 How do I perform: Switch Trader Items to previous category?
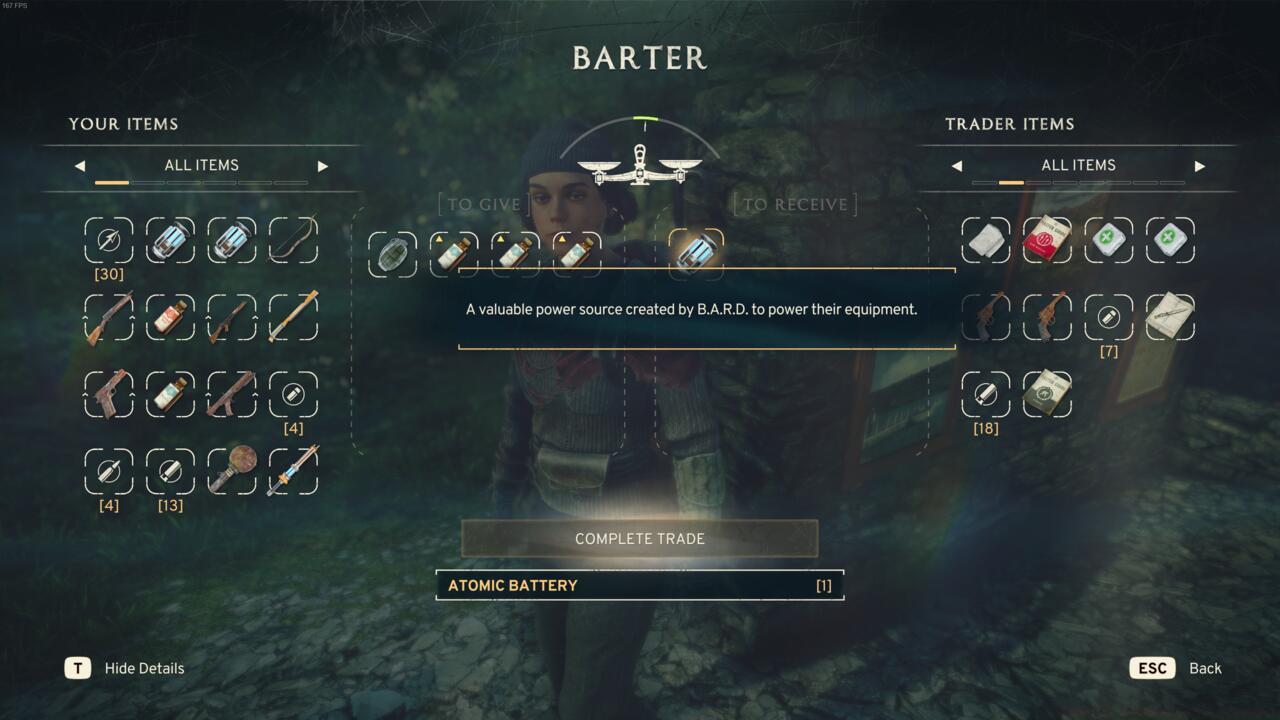coord(957,166)
